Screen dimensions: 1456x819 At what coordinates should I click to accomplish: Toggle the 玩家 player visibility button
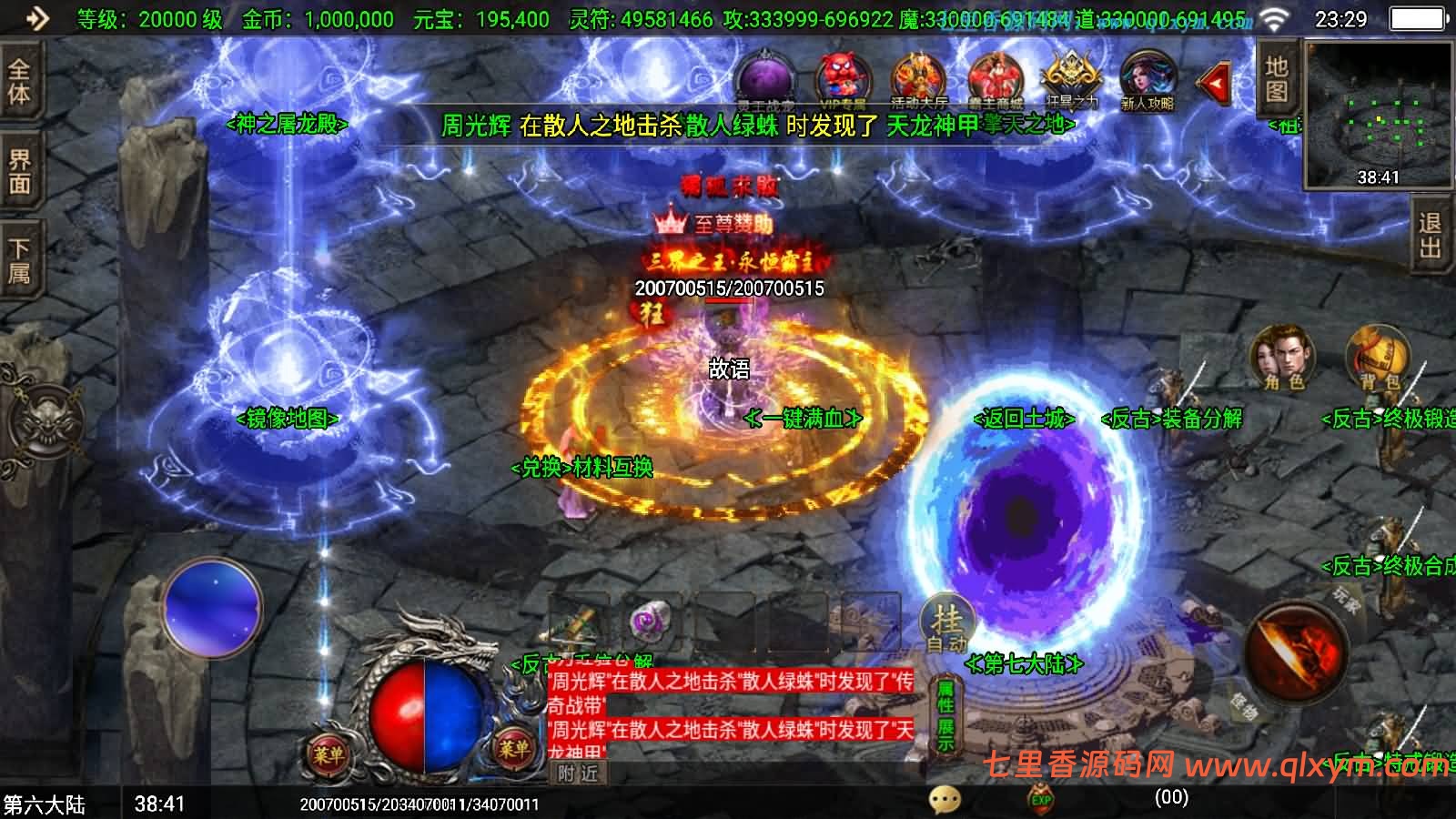pyautogui.click(x=1345, y=601)
